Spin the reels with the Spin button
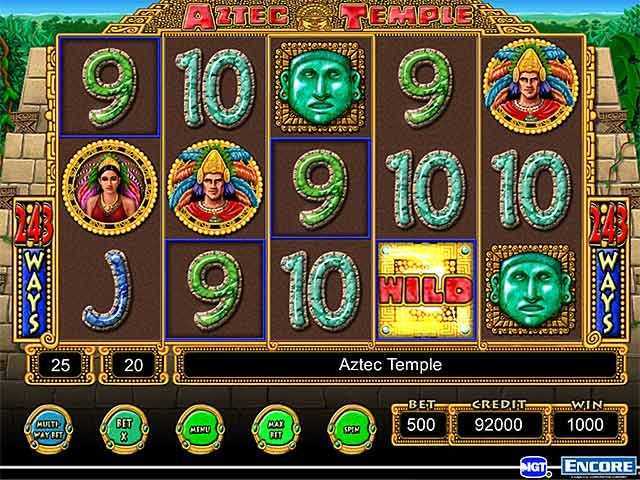The width and height of the screenshot is (640, 480). pos(348,426)
